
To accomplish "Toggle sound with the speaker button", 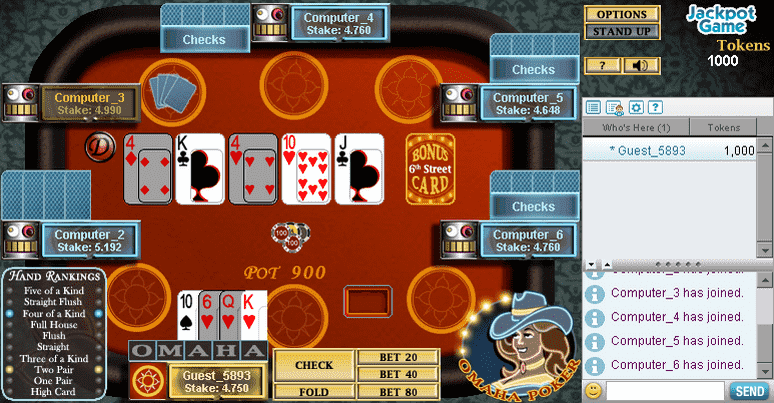I will tap(641, 66).
